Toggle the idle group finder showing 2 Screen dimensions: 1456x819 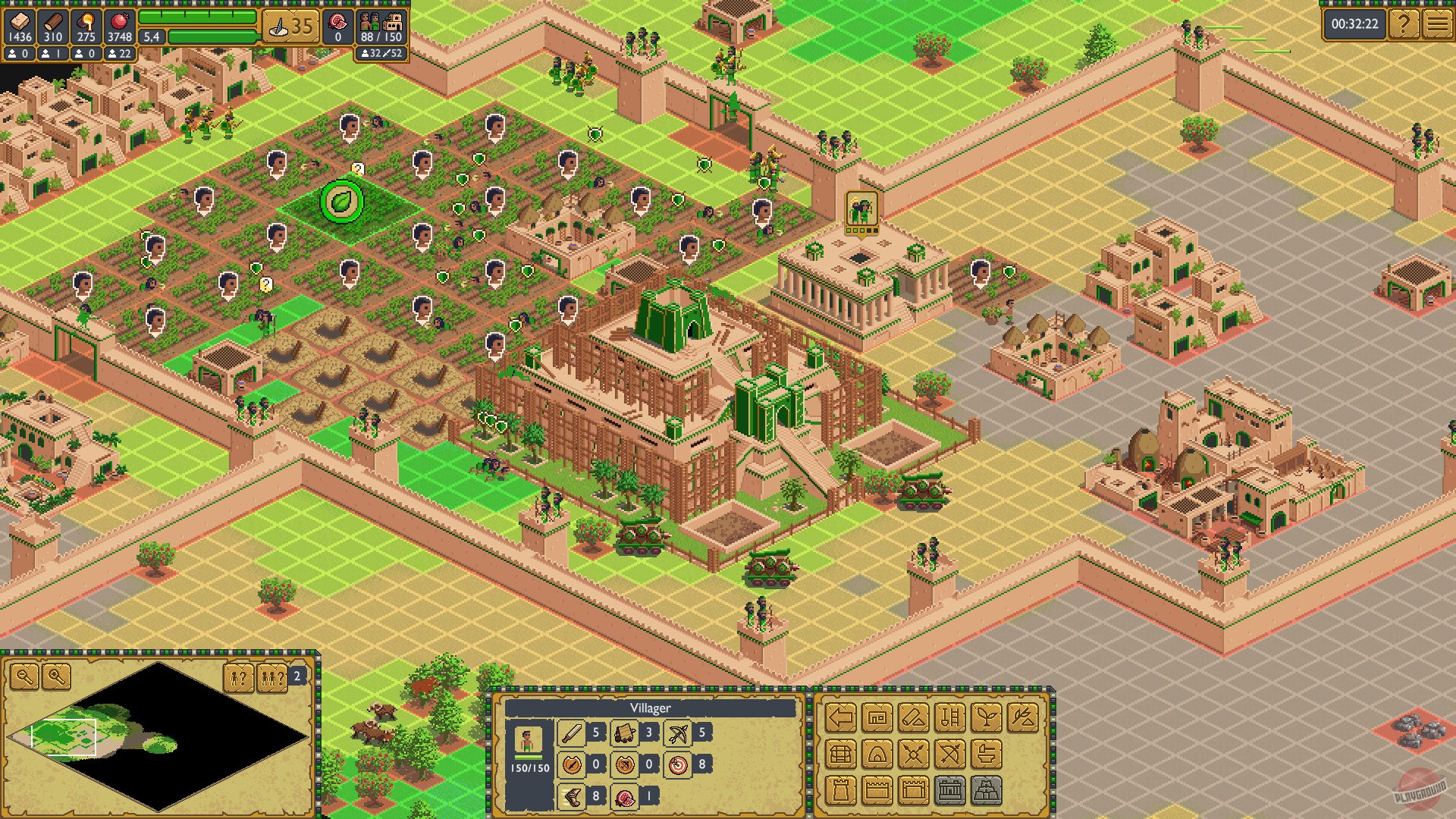273,677
